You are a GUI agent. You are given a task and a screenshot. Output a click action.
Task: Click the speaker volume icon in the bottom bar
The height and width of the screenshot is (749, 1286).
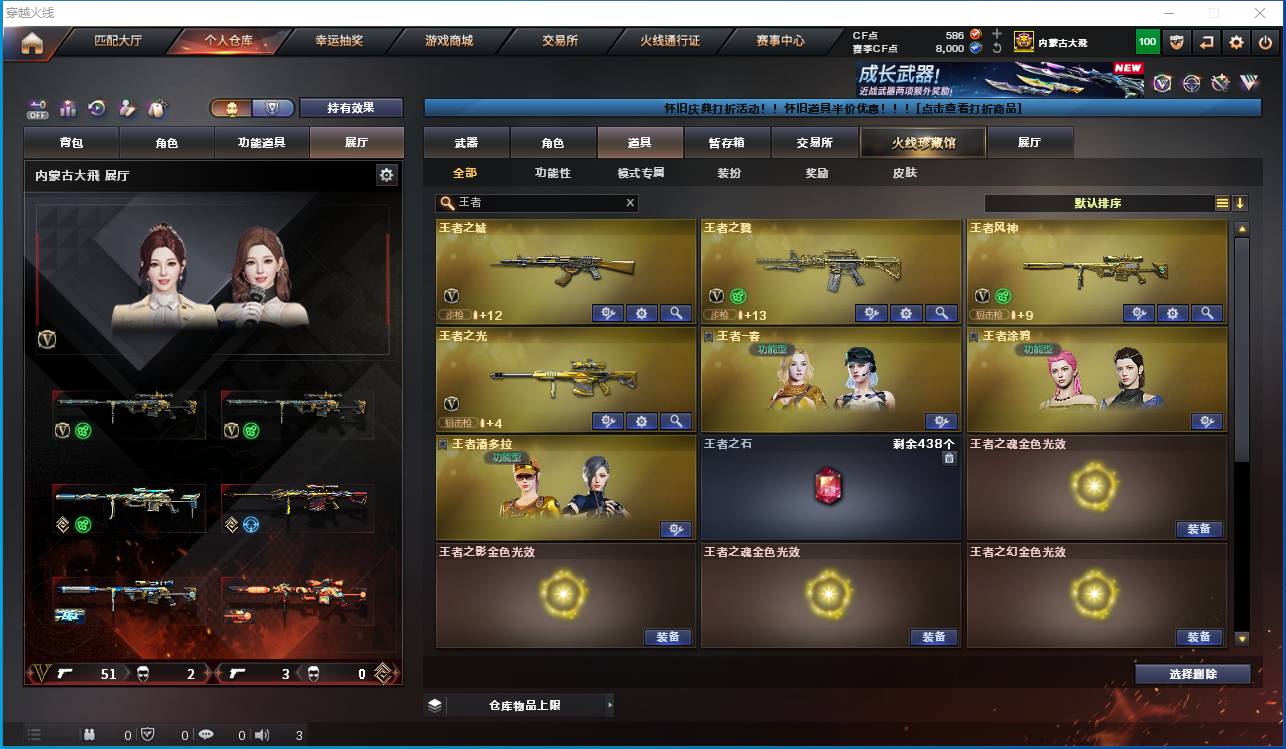click(x=261, y=733)
